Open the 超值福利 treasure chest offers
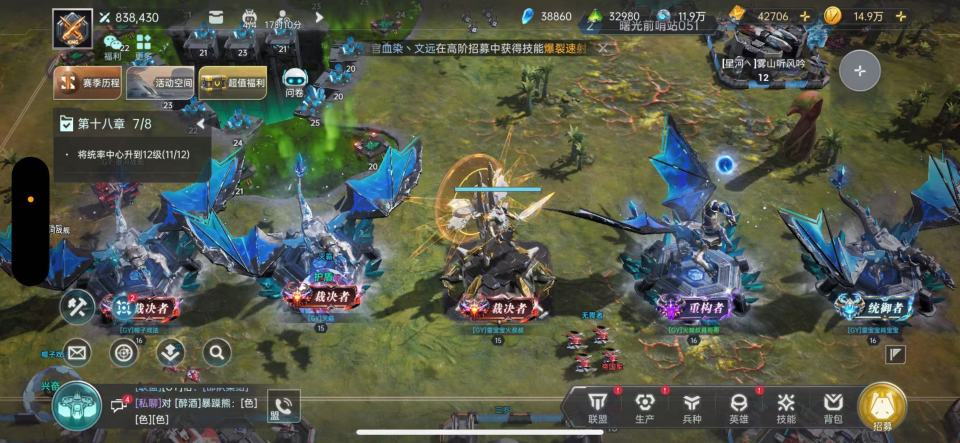 [232, 83]
